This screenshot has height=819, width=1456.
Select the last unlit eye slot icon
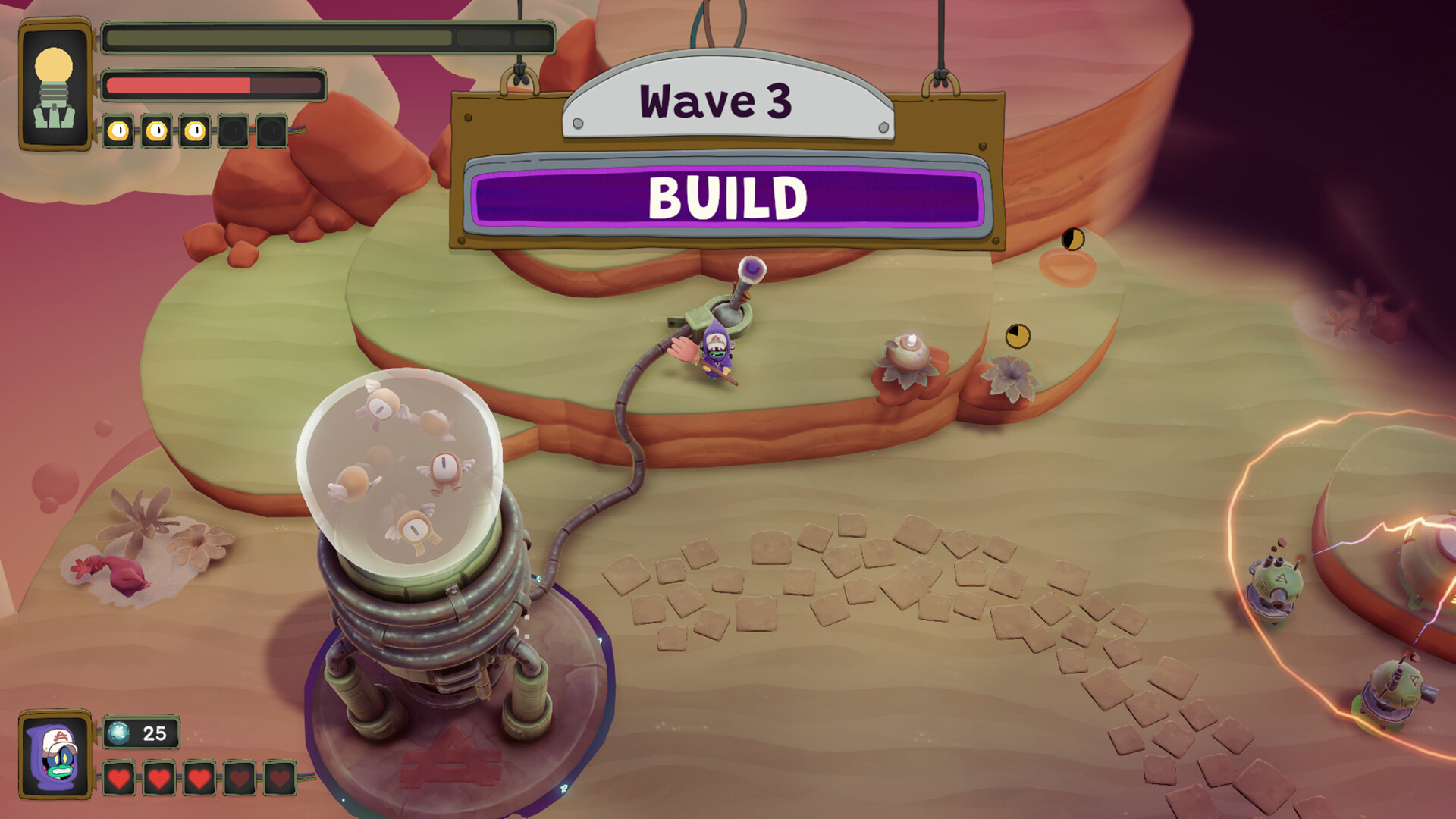pos(271,131)
